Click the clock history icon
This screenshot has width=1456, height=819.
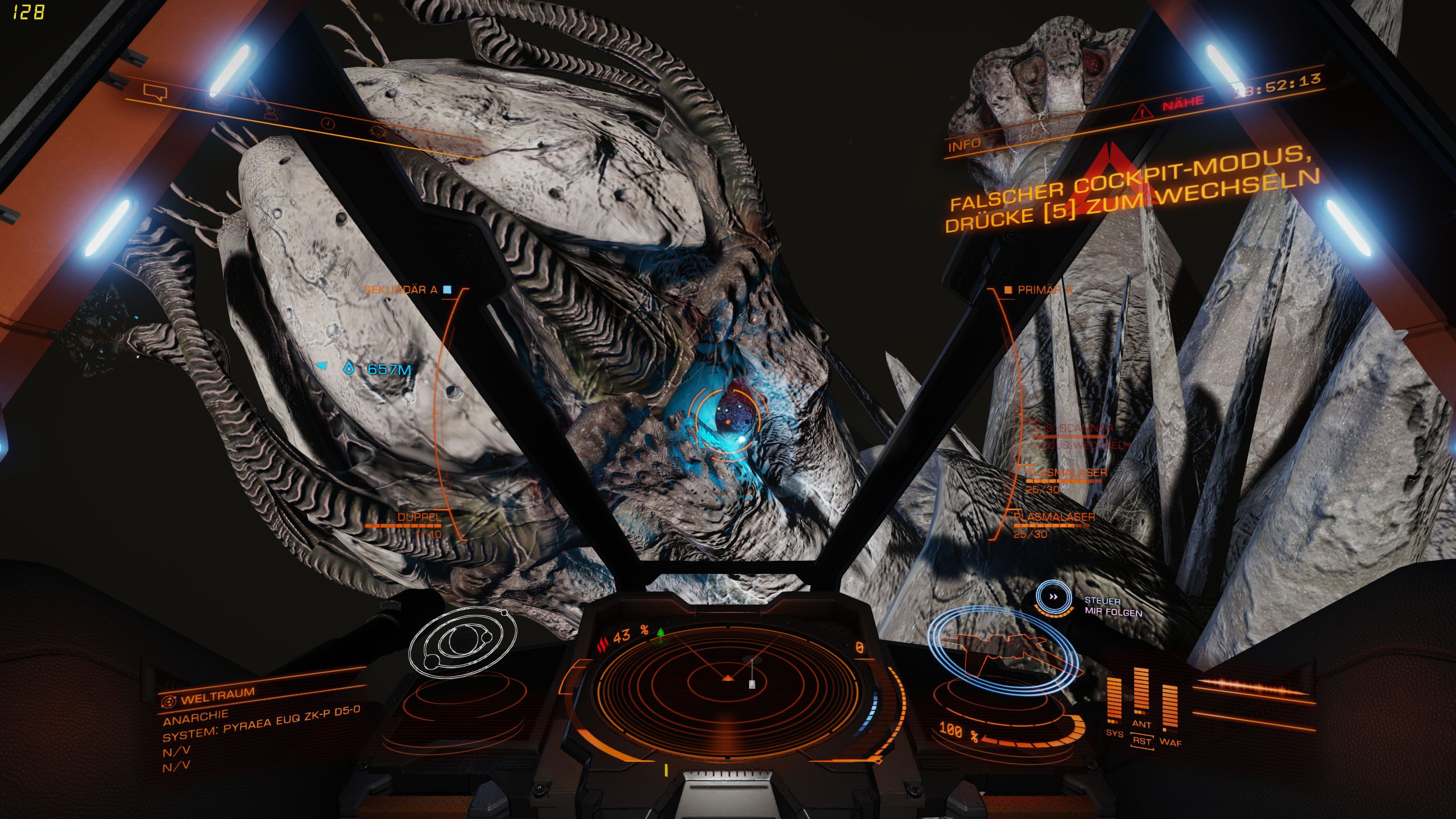point(328,123)
